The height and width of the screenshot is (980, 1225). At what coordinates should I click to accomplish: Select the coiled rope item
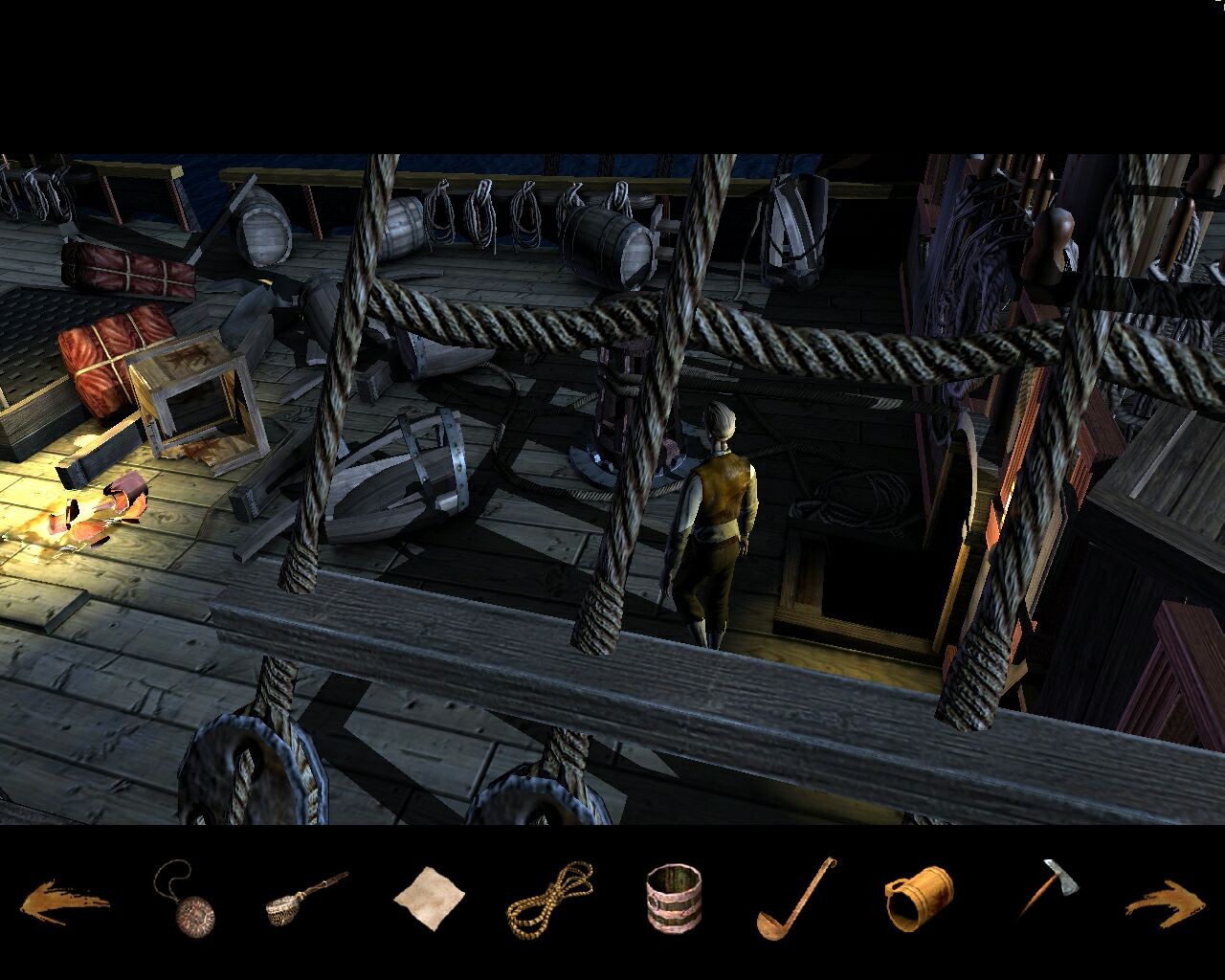pos(549,900)
